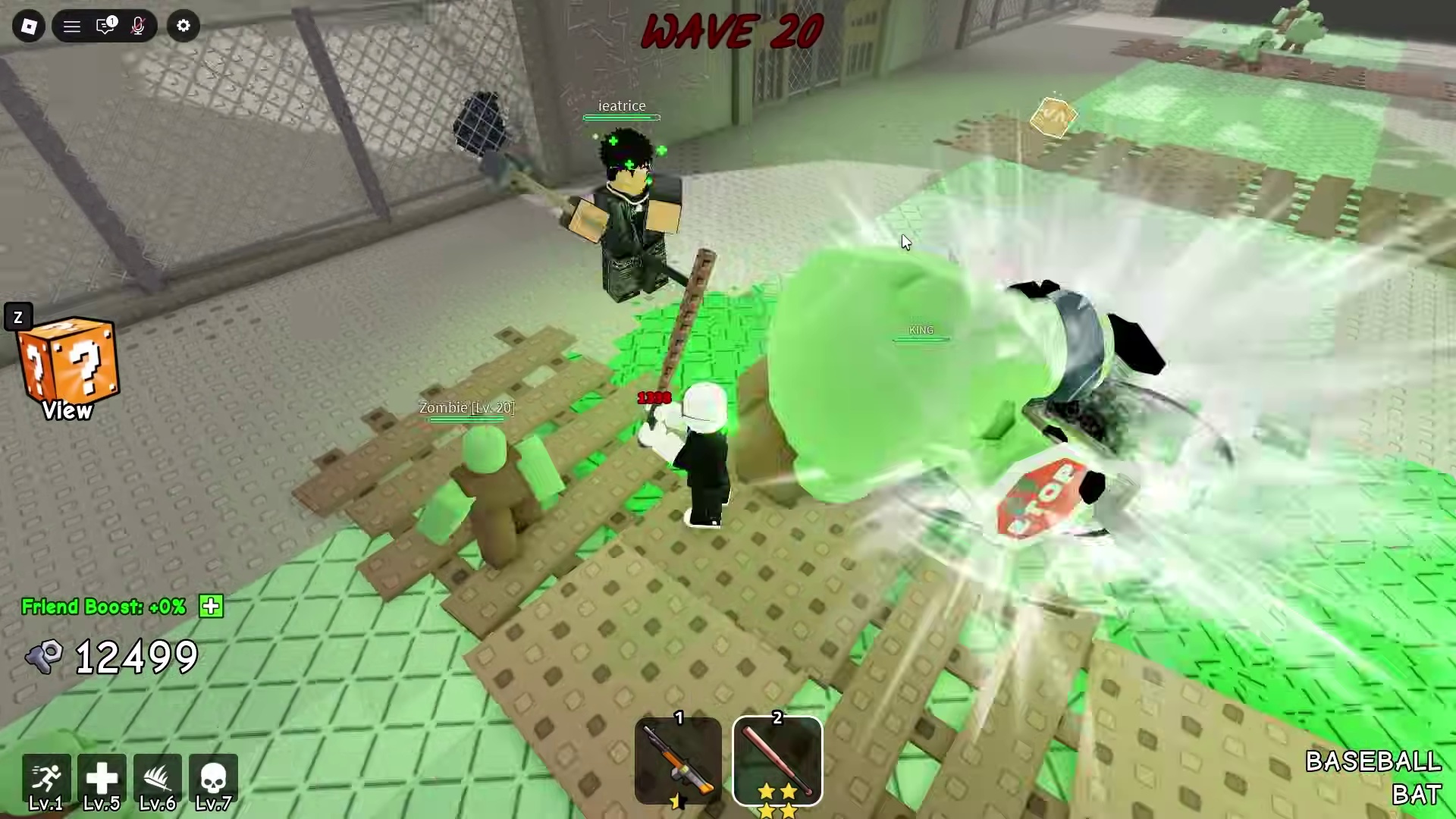Click the Zombie Lv. 20 label

[x=466, y=407]
